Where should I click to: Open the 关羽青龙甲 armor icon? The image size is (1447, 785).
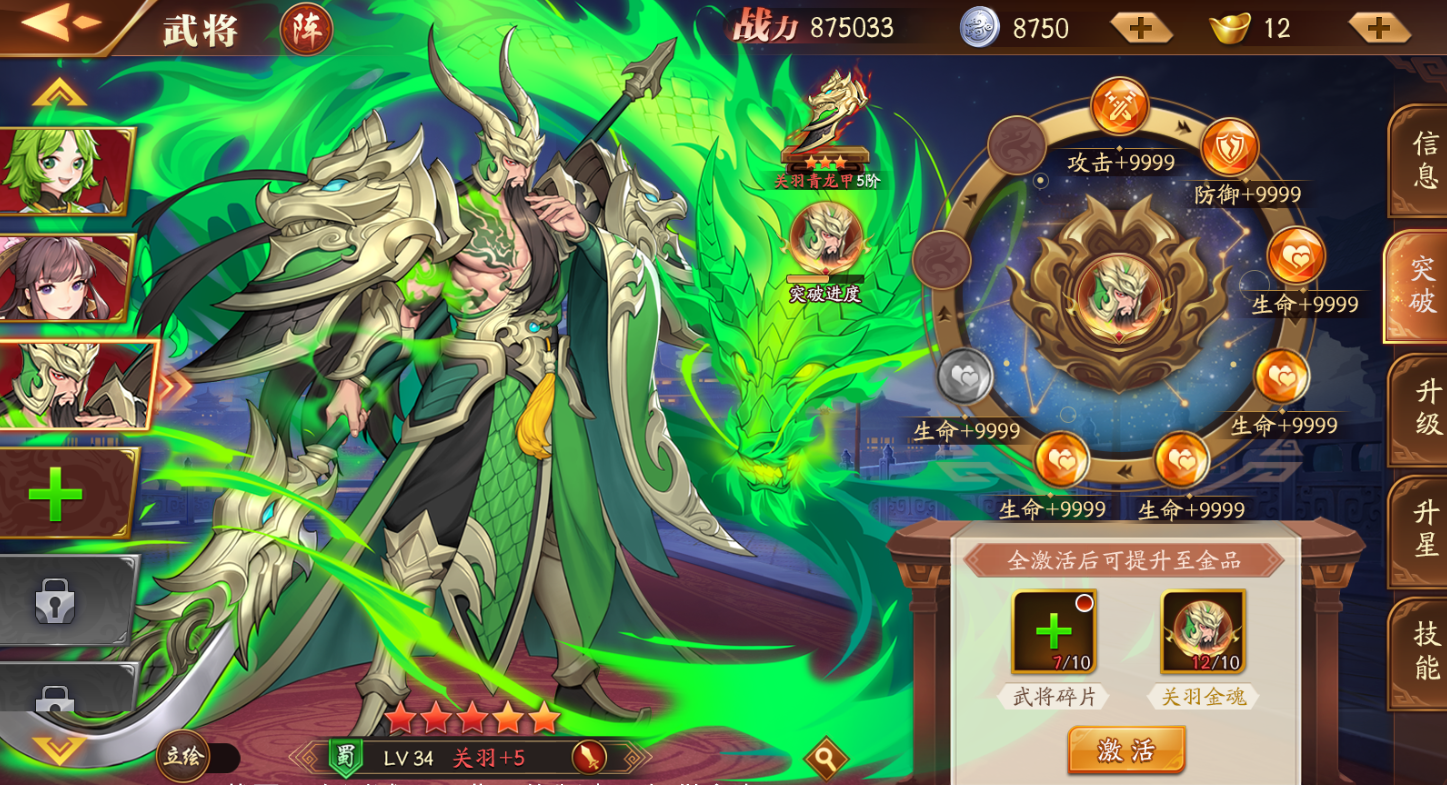click(x=826, y=121)
